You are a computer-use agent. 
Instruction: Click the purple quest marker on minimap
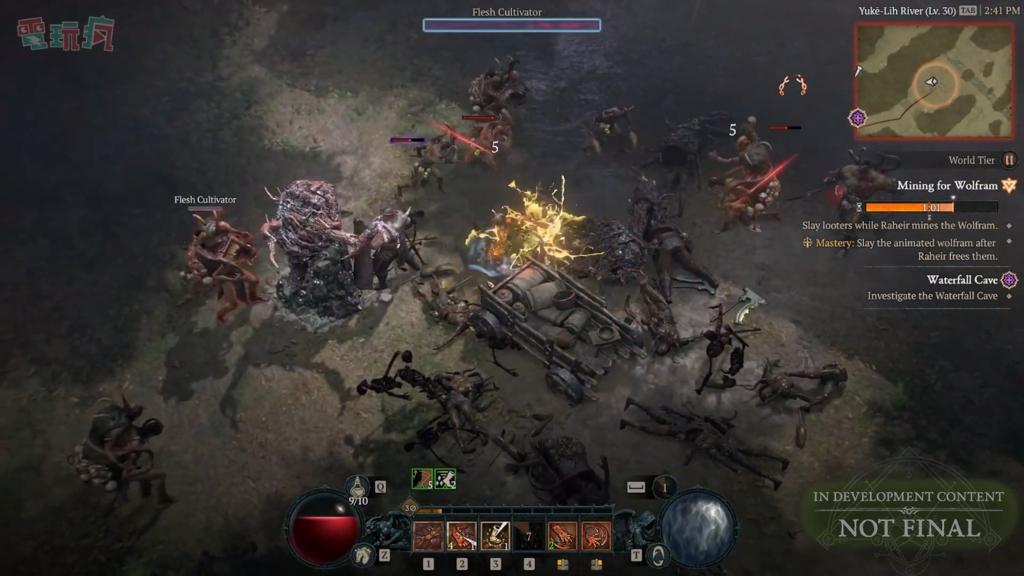857,118
